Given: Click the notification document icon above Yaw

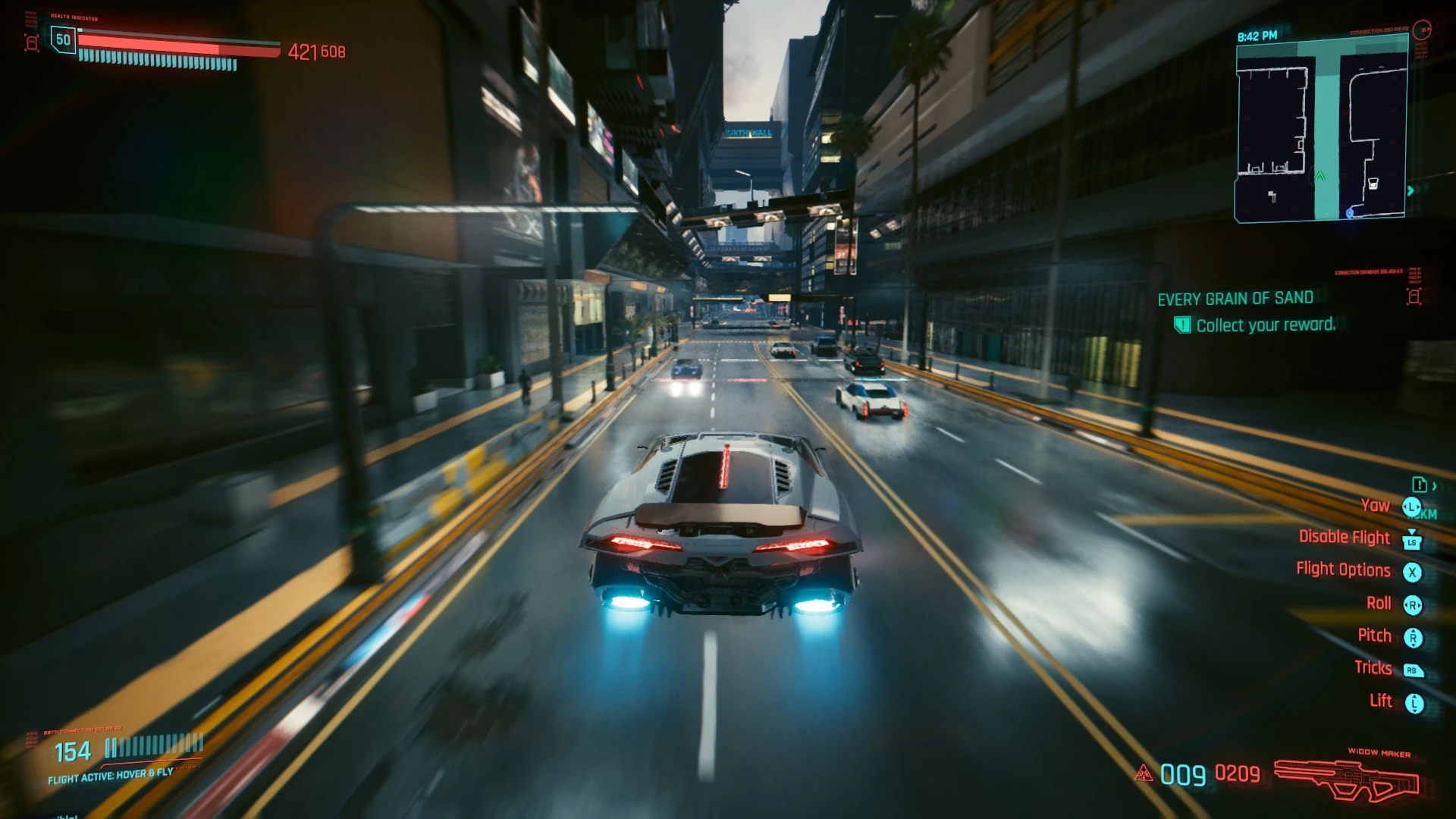Looking at the screenshot, I should pos(1420,485).
